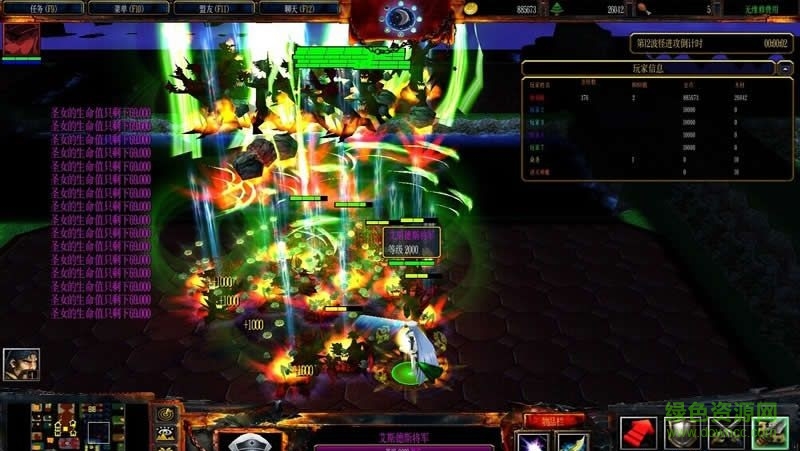Select the red hero portrait icon
Image resolution: width=800 pixels, height=451 pixels.
[21, 39]
